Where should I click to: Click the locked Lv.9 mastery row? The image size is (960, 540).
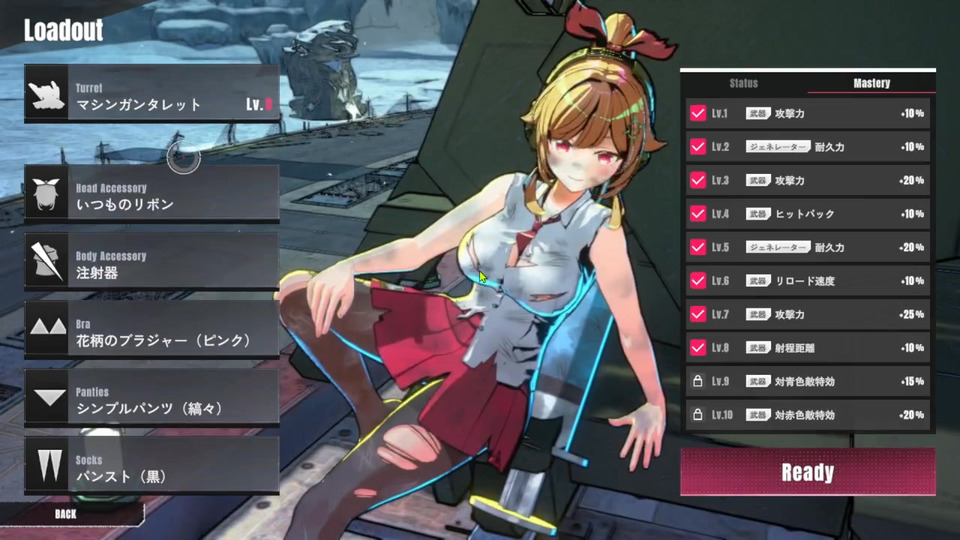point(808,381)
